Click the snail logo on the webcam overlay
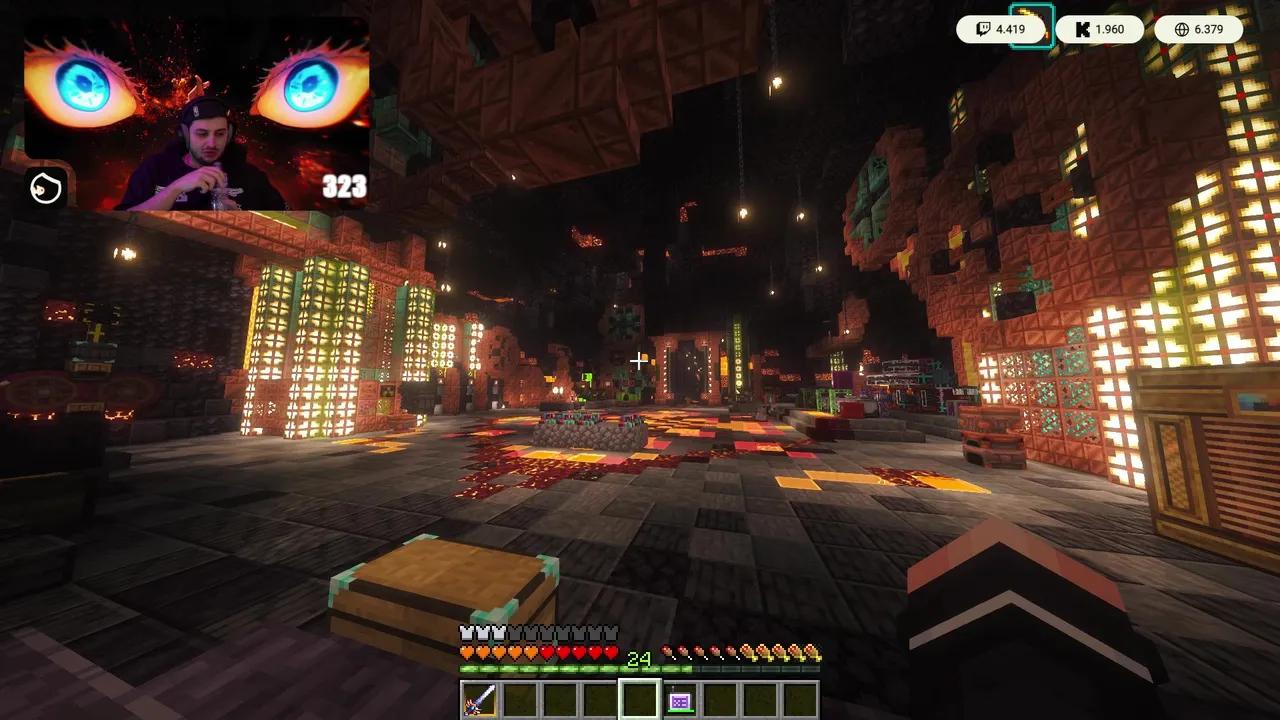The height and width of the screenshot is (720, 1280). (x=44, y=189)
